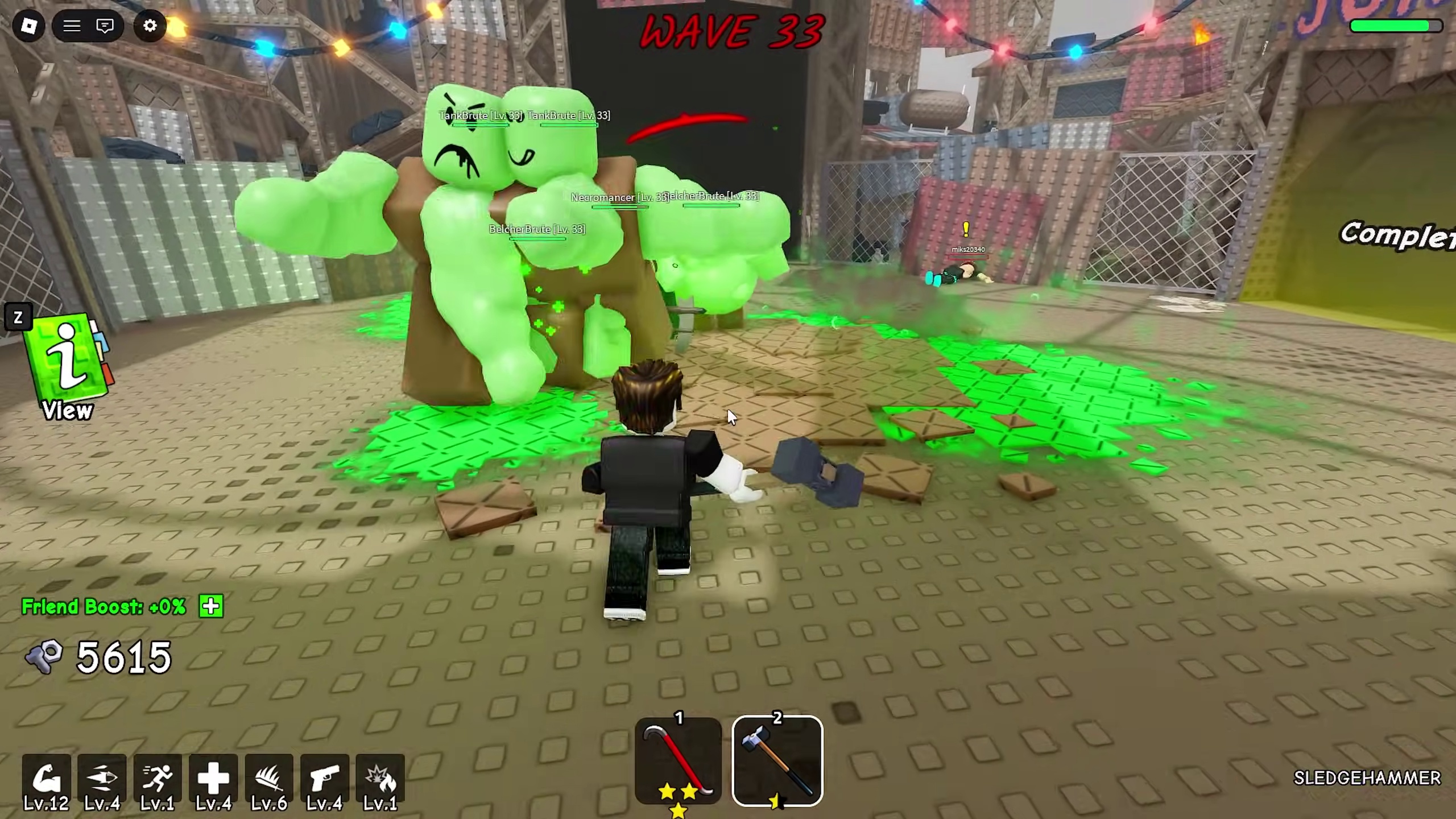Select the red crowbar hotbar slot
This screenshot has height=819, width=1456.
click(x=678, y=761)
